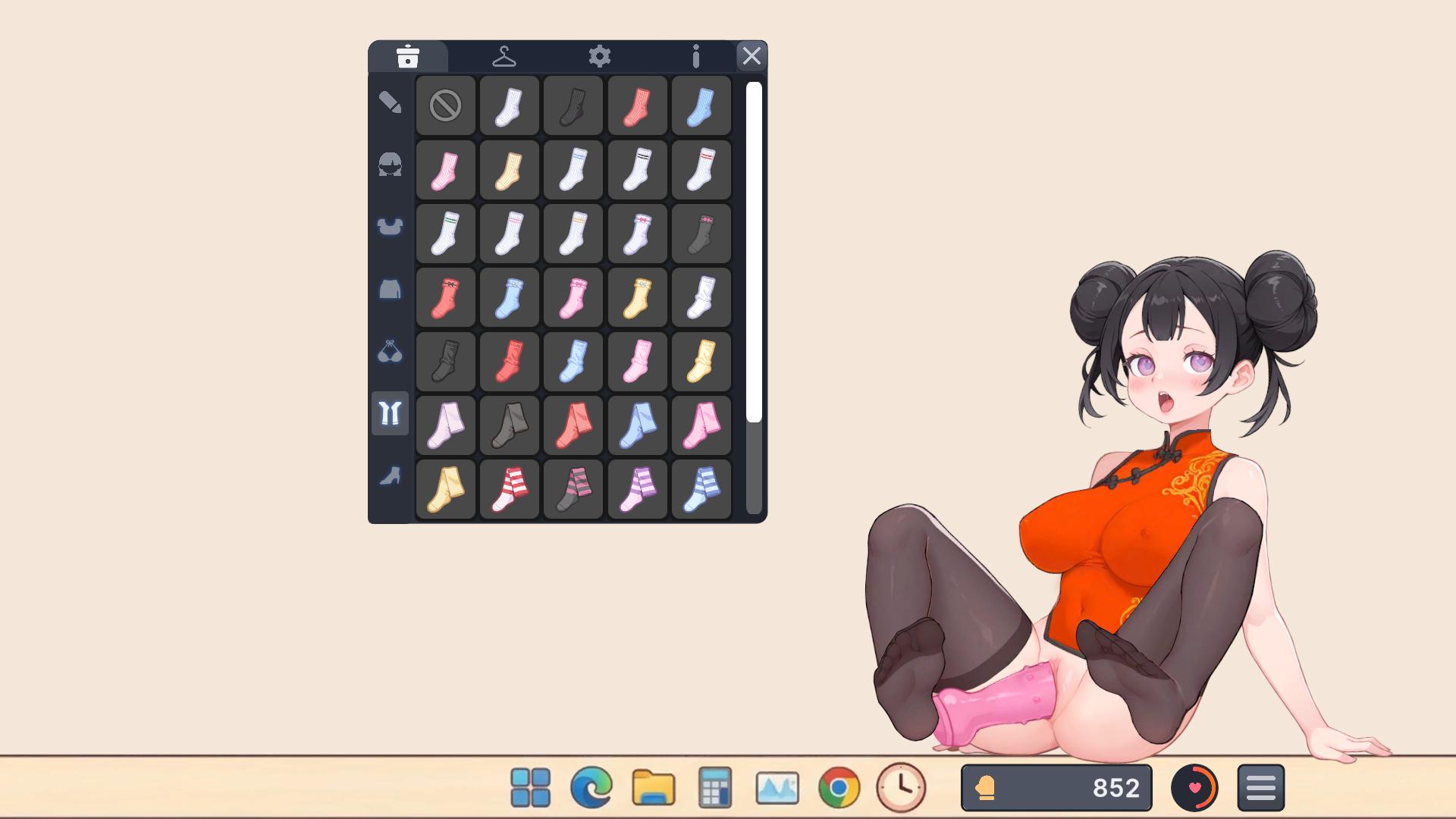Select the no-socks prohibition option
1456x819 pixels.
(x=445, y=105)
